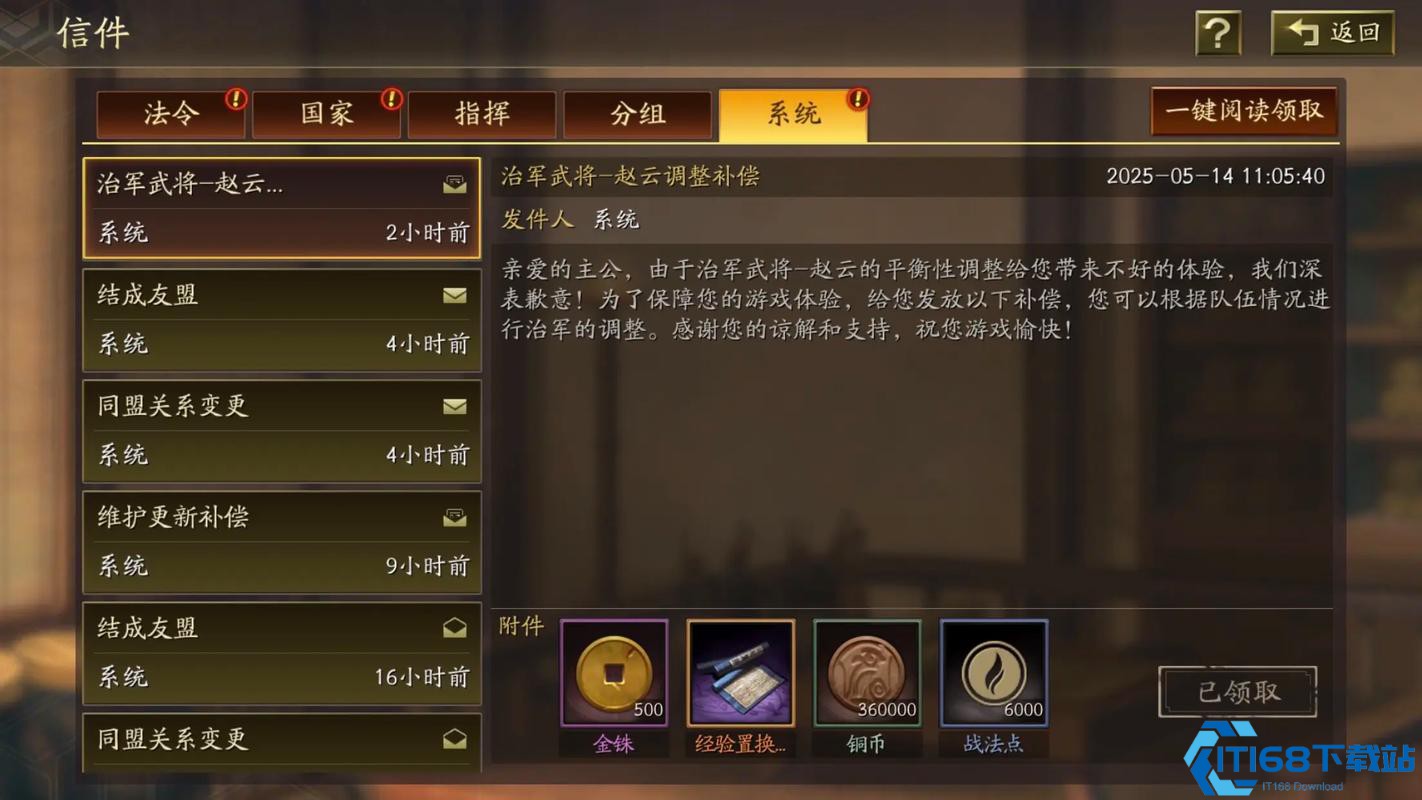1422x800 pixels.
Task: Toggle the red alert badge on 国家 tab
Action: tap(390, 99)
